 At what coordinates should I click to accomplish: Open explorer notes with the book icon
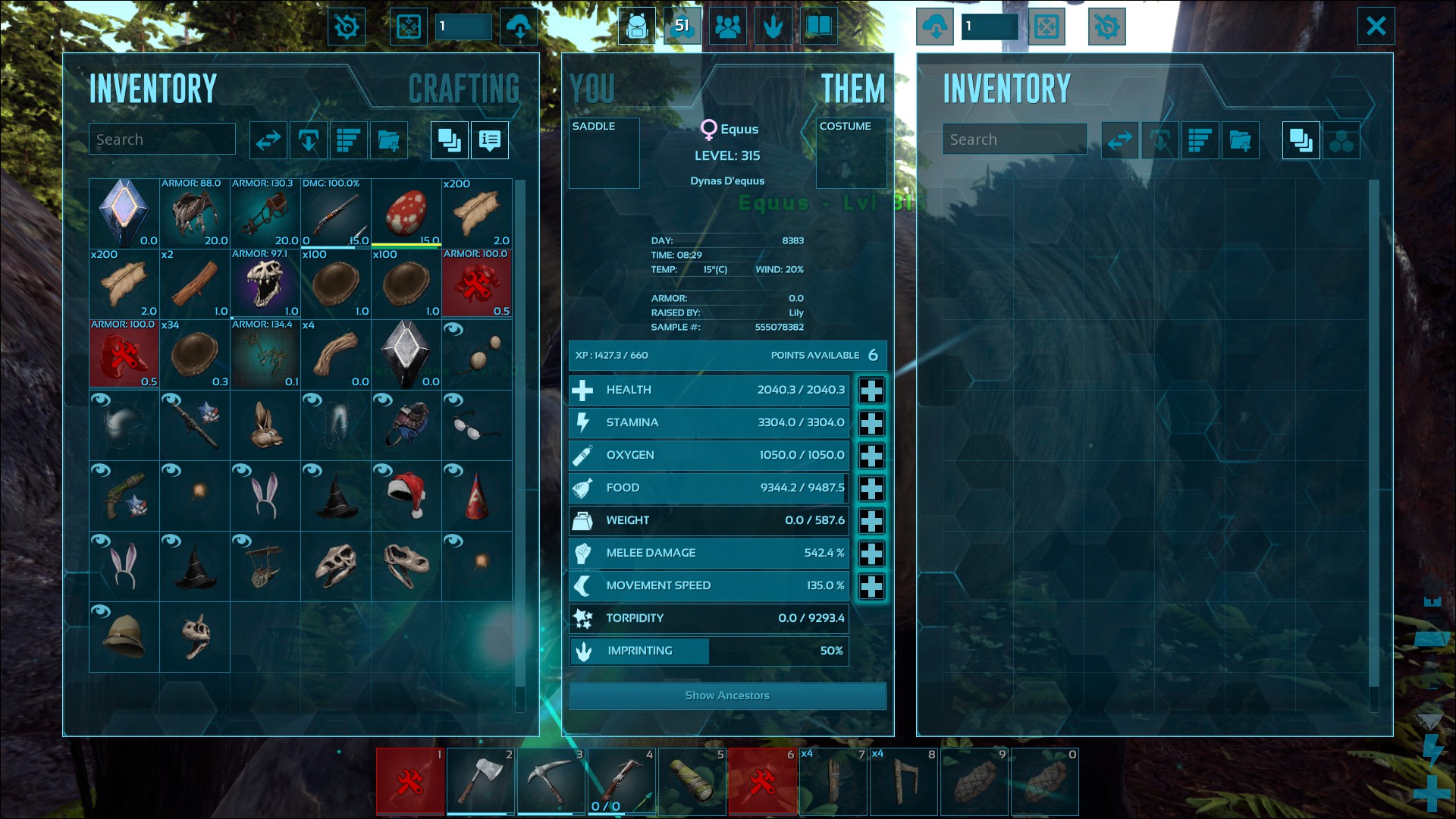(x=820, y=25)
